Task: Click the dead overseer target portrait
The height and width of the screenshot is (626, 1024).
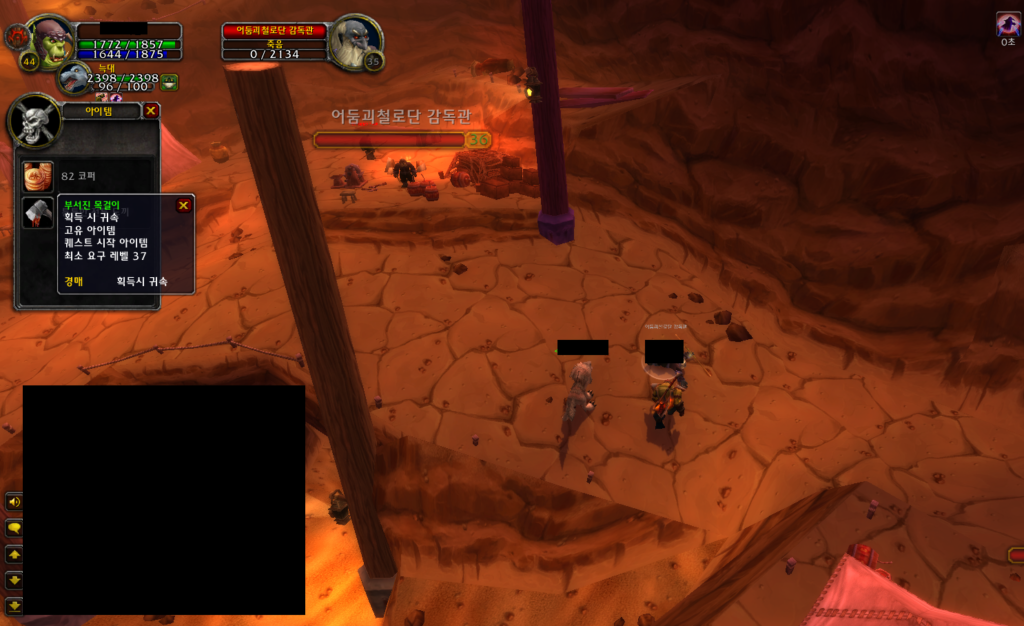Action: point(356,42)
